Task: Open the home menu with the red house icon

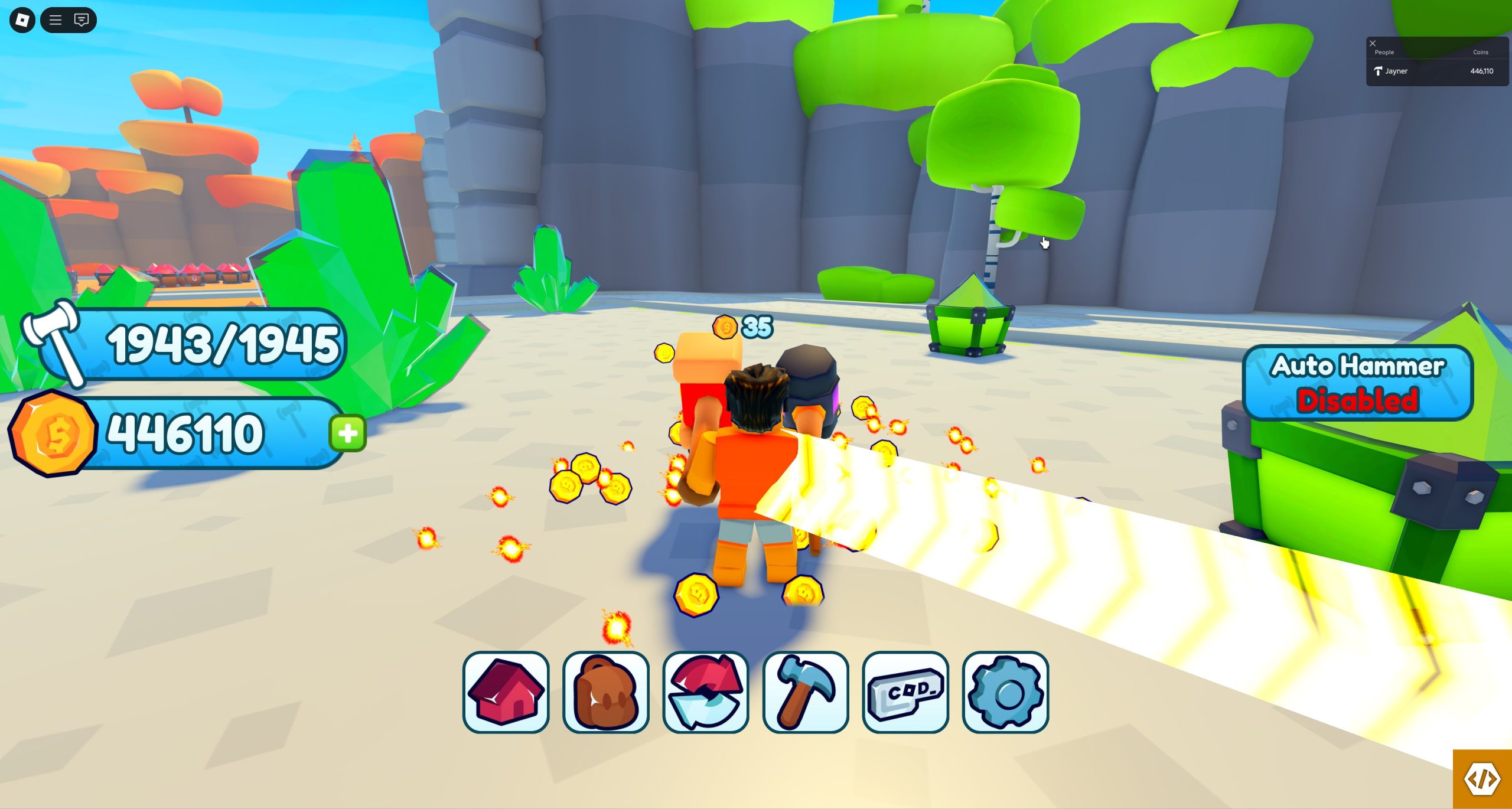Action: tap(506, 692)
